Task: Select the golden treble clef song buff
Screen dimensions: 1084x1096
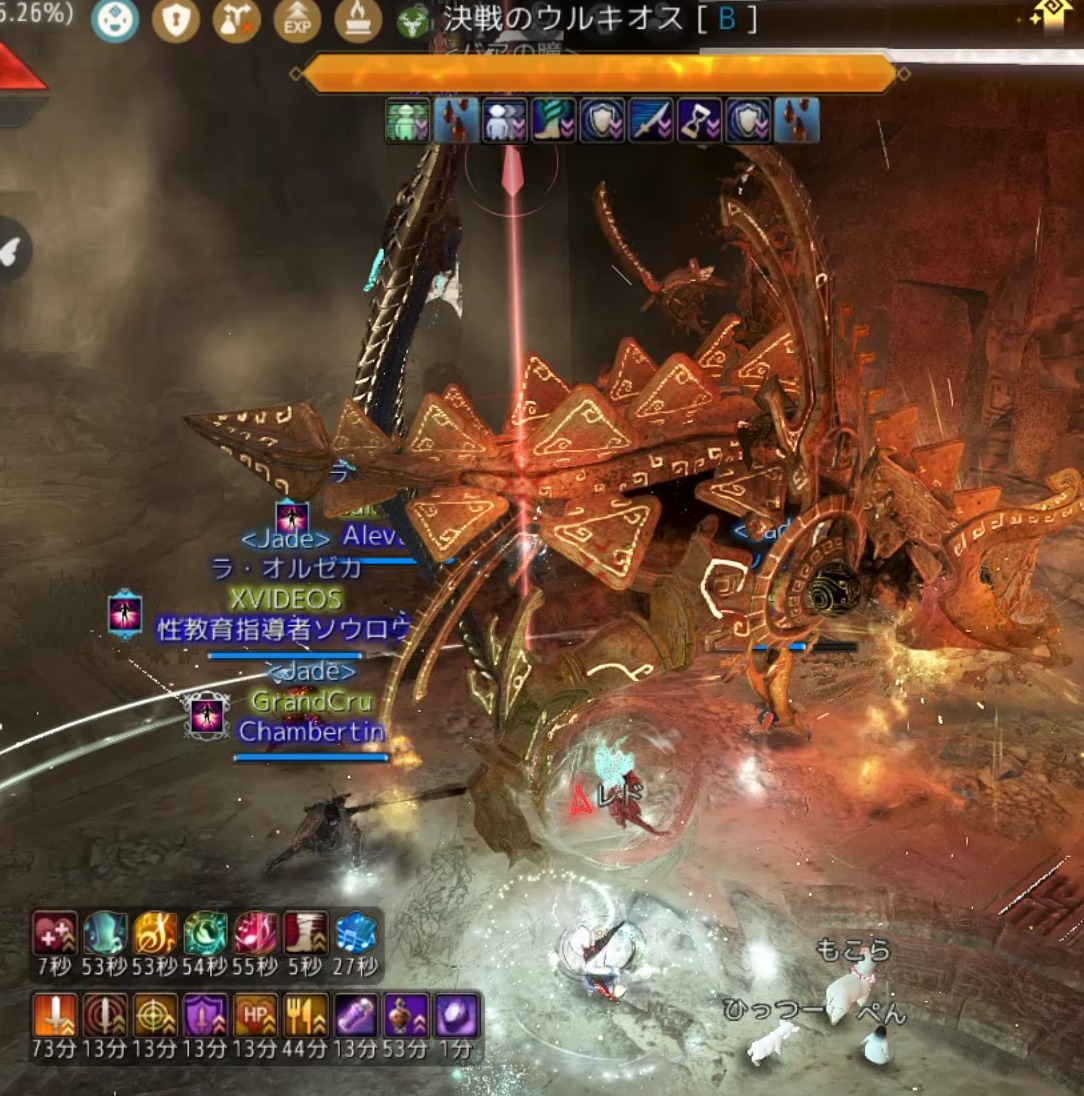Action: [x=155, y=934]
